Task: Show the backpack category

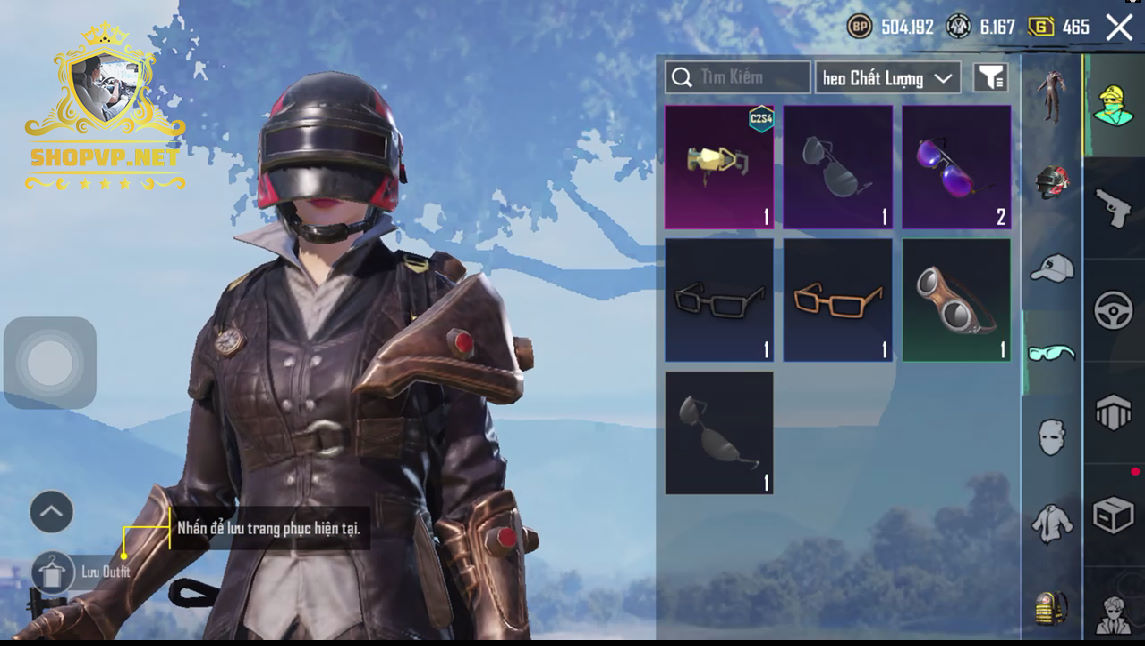Action: (x=1051, y=606)
